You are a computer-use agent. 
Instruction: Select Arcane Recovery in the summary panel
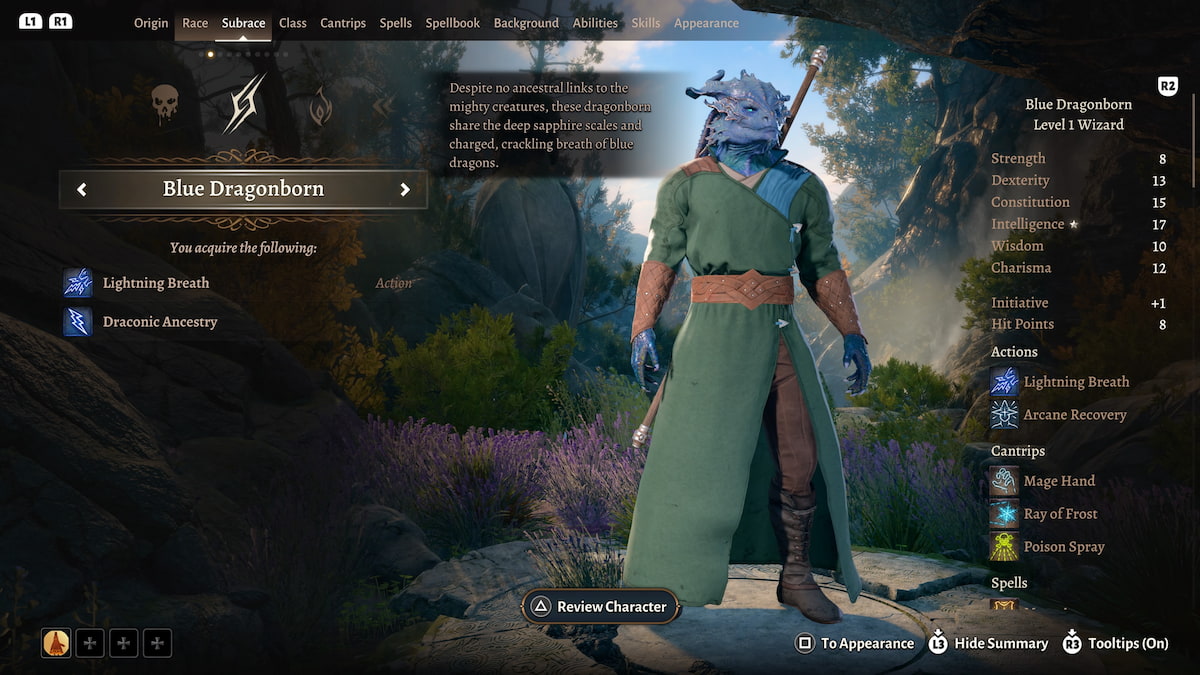[x=1074, y=415]
